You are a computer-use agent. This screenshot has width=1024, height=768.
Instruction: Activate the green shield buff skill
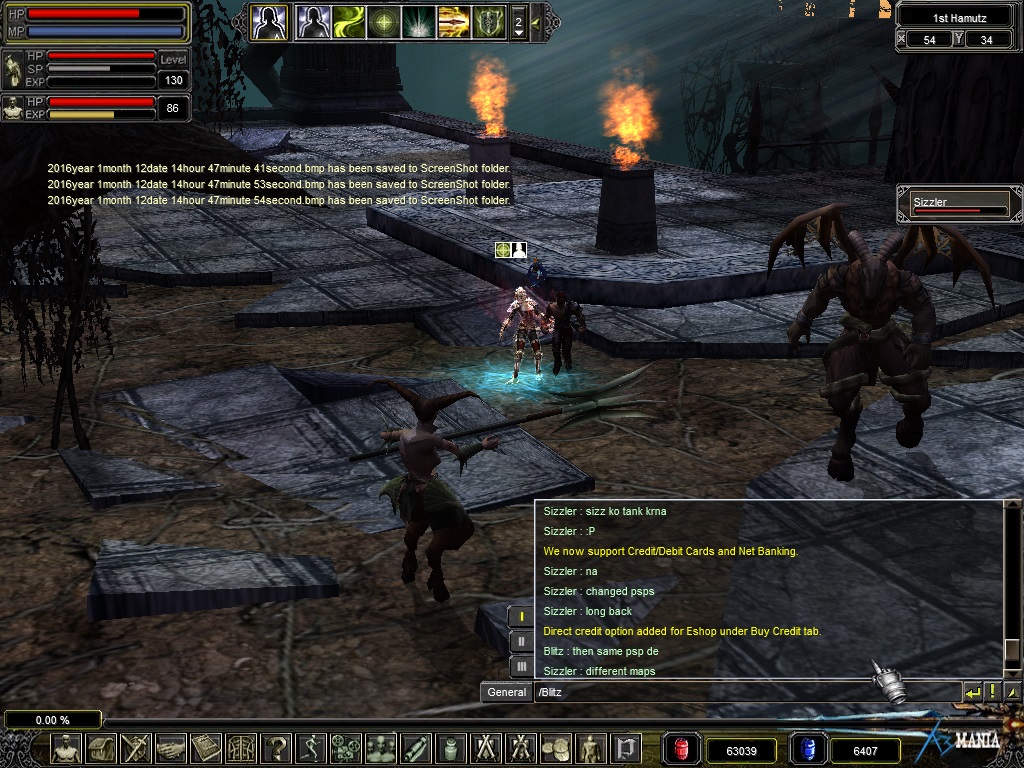point(488,21)
